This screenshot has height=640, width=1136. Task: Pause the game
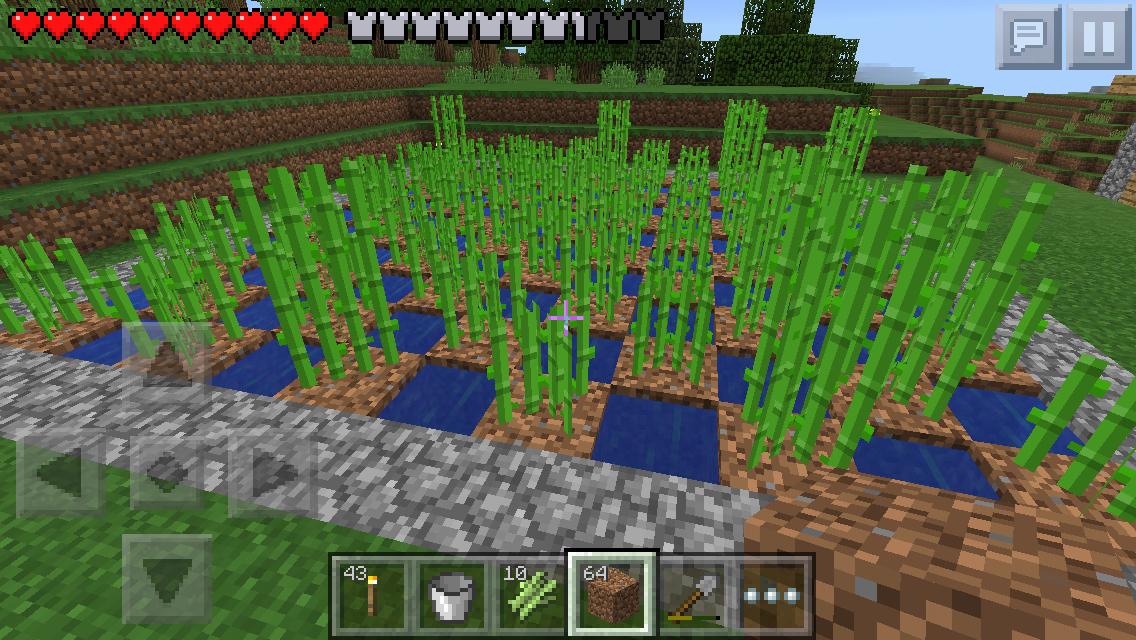pos(1098,37)
